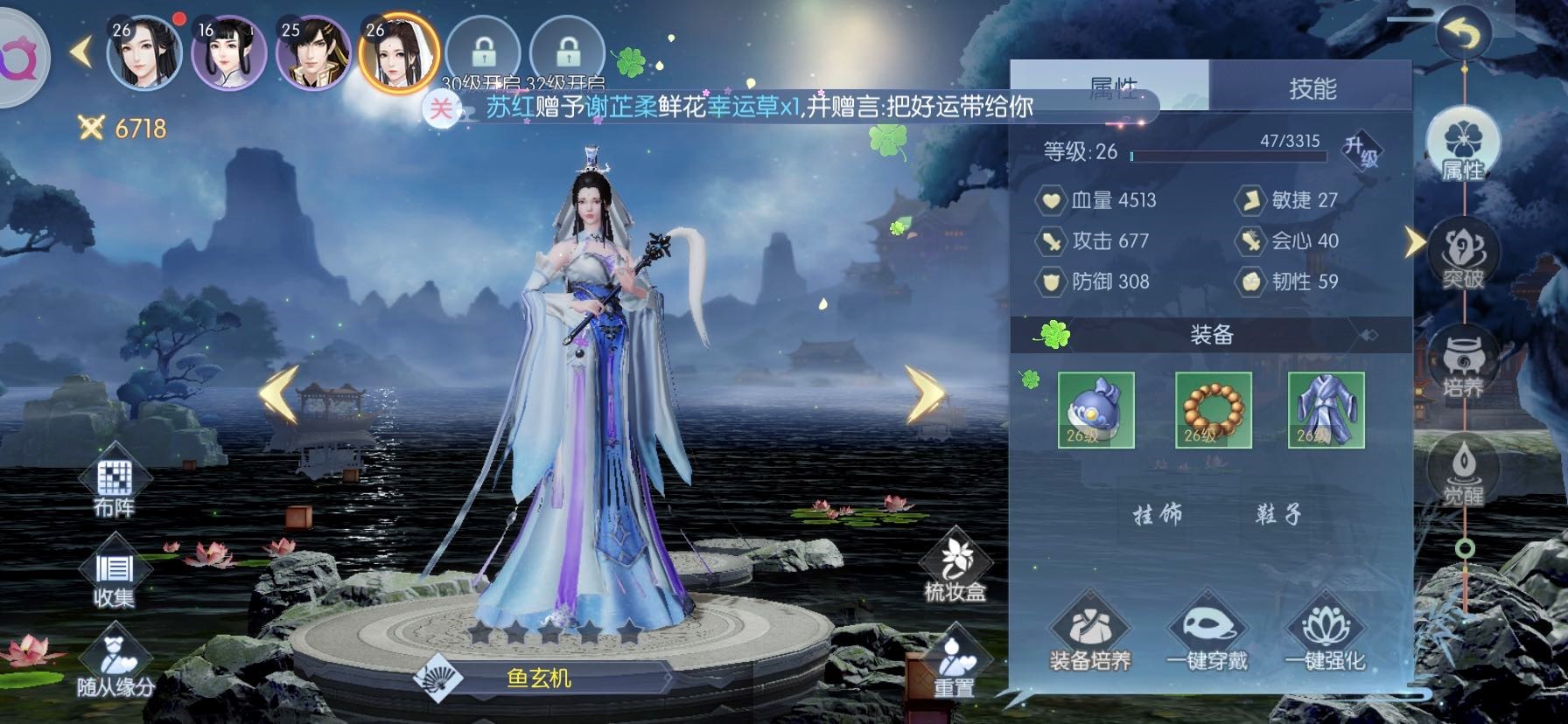Screen dimensions: 1568x724
Task: Tap the 升级 level-up button
Action: click(x=1361, y=151)
